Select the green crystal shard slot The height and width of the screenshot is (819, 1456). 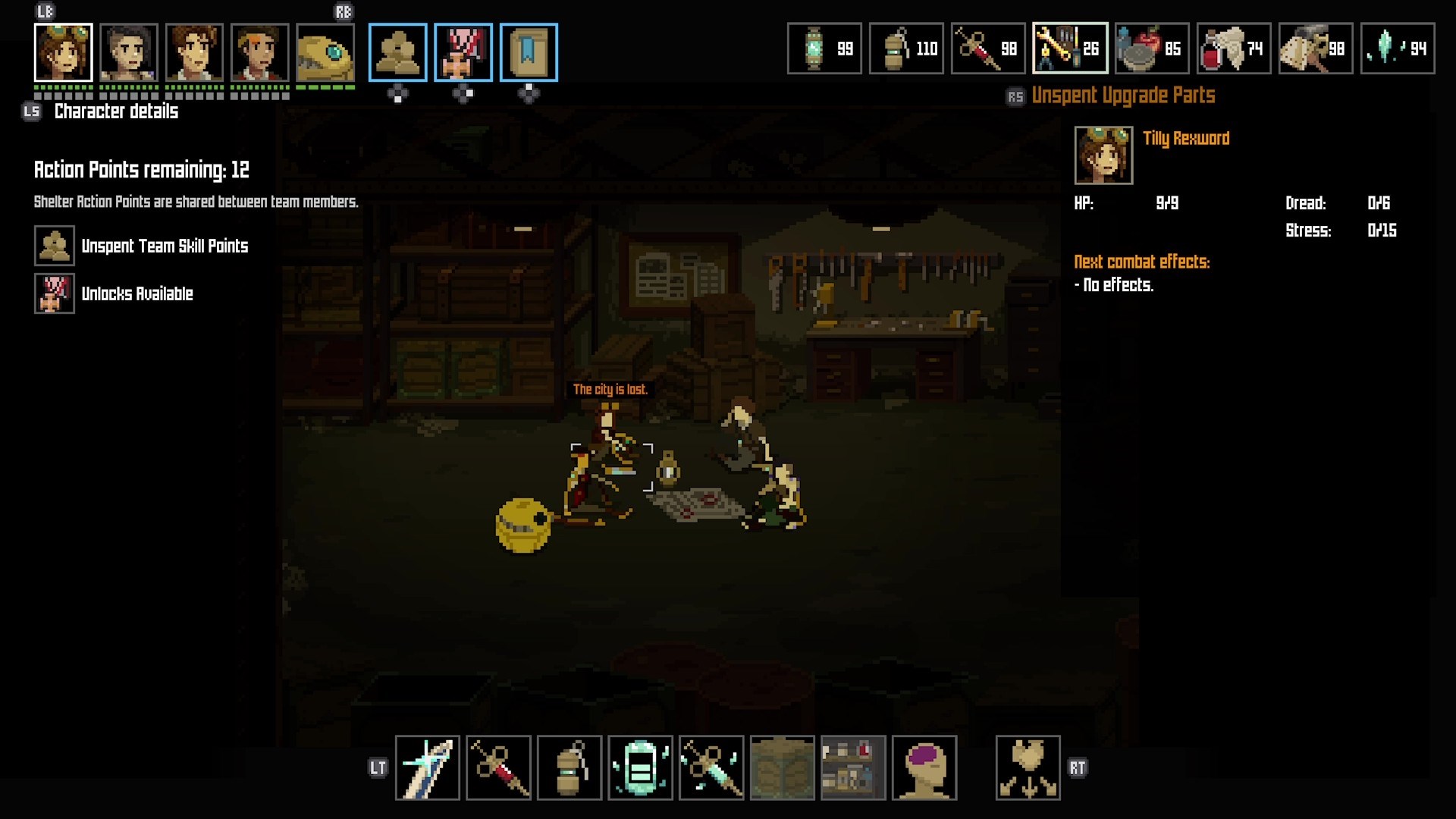pos(1398,49)
